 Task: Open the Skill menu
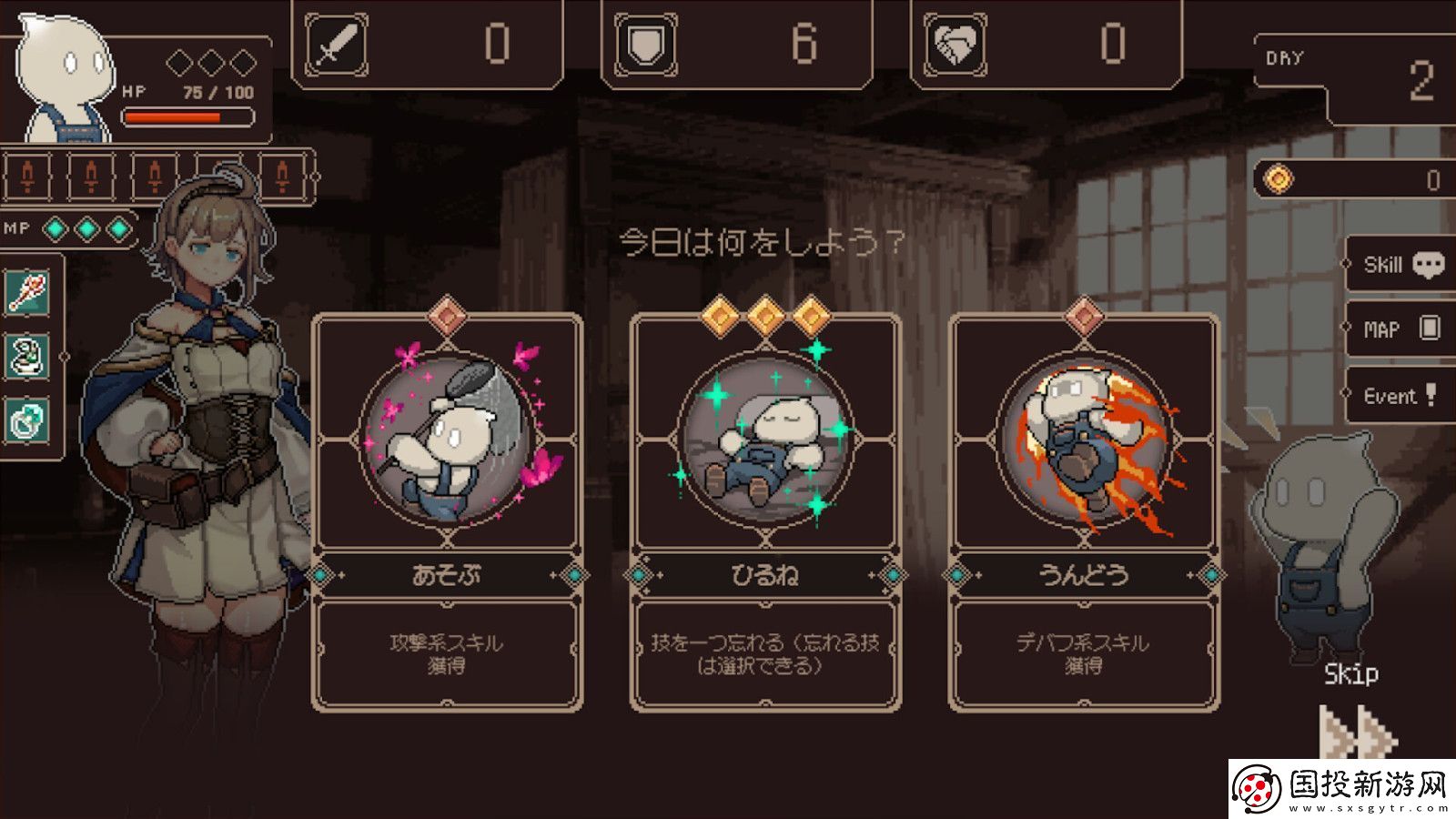(1399, 266)
